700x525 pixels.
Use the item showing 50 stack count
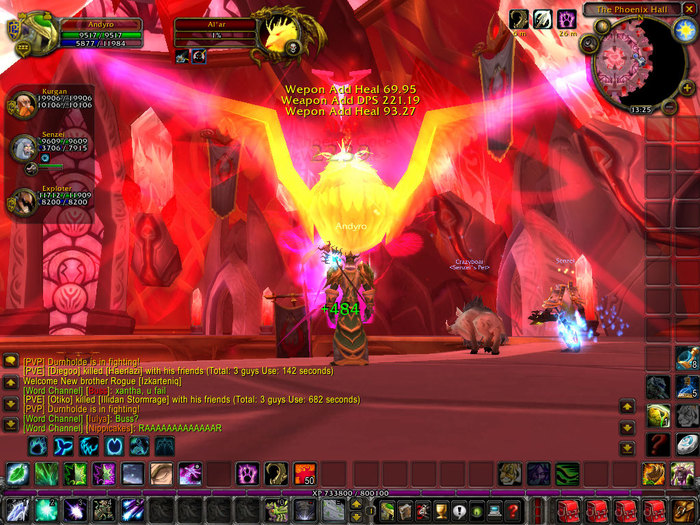[304, 472]
